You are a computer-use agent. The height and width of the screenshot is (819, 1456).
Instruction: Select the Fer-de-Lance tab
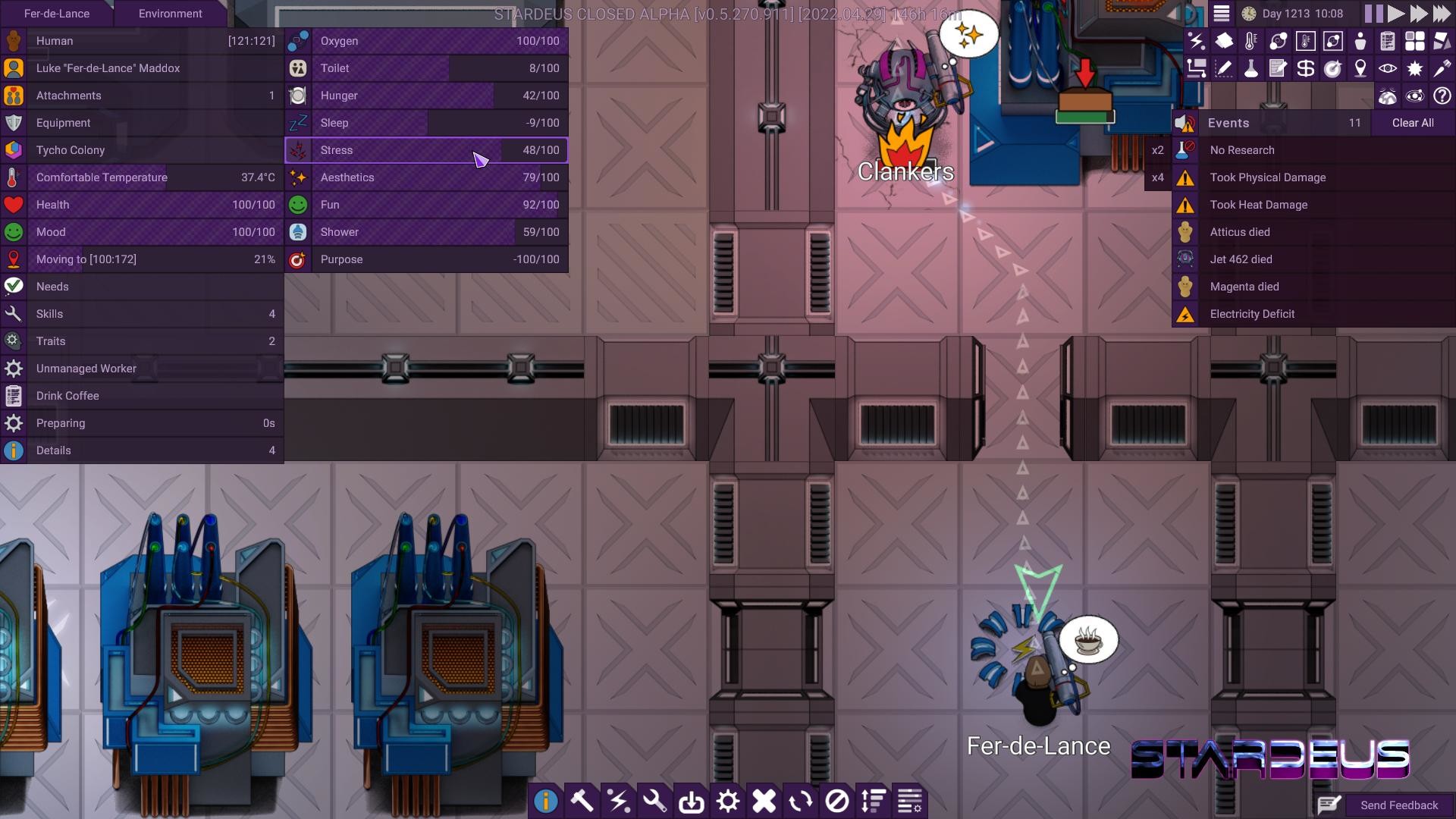(x=55, y=14)
